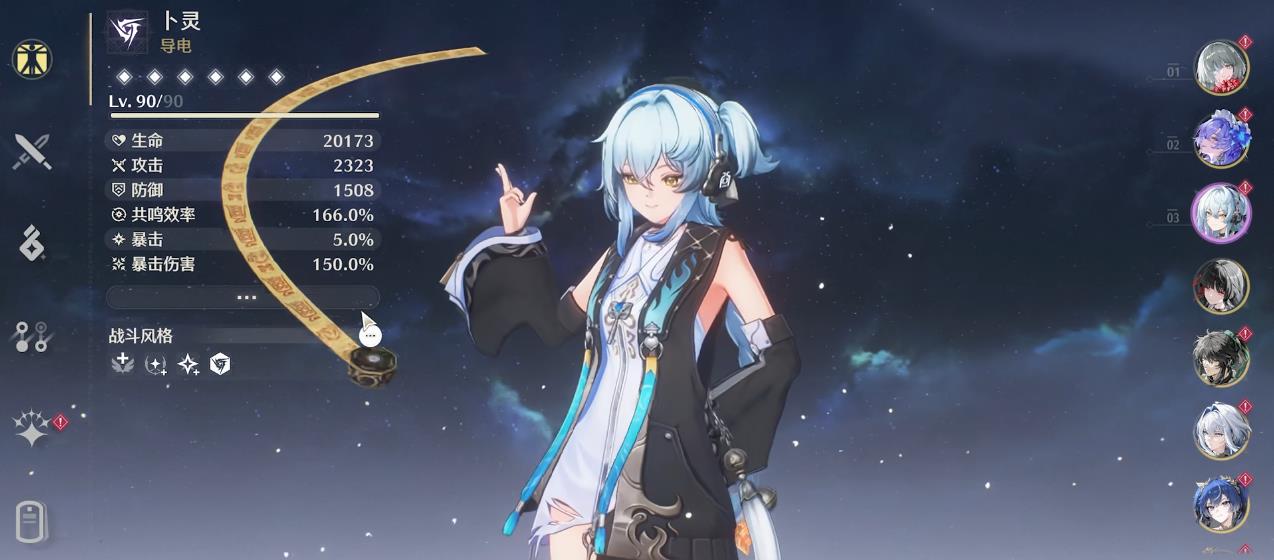
Task: Expand full stats with the ellipsis bar
Action: click(243, 297)
